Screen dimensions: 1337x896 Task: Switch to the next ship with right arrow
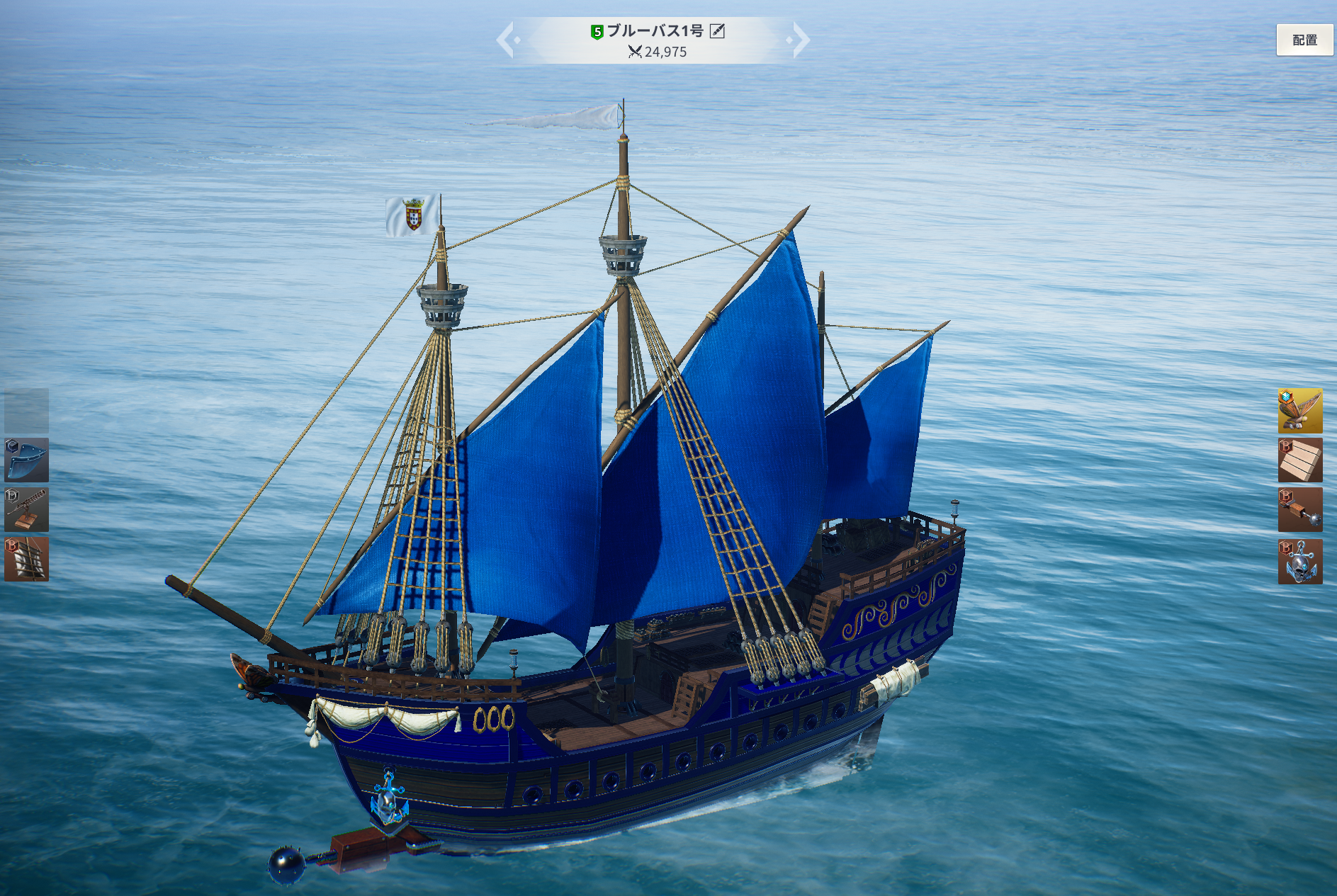[800, 40]
